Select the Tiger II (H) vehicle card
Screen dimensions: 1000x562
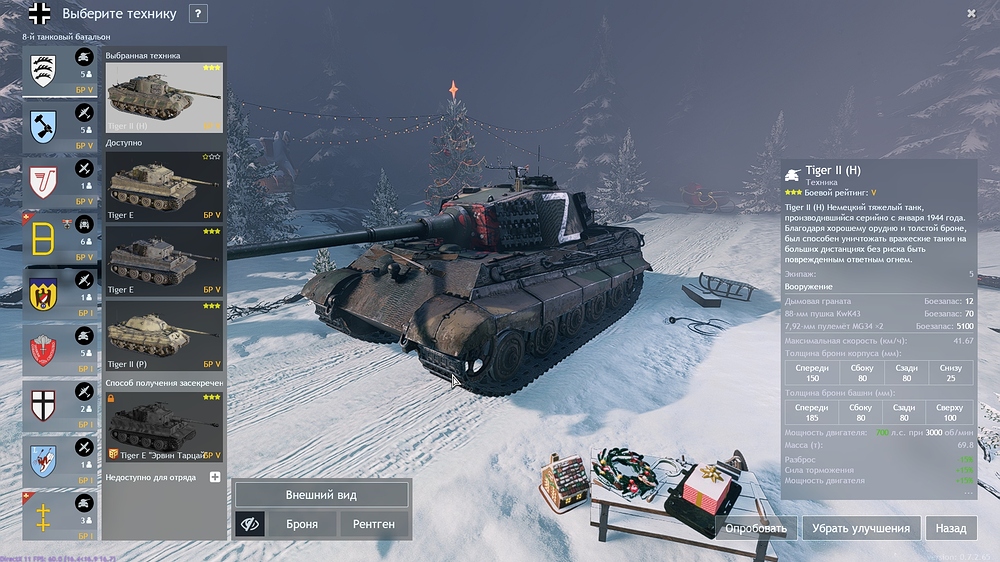(164, 97)
